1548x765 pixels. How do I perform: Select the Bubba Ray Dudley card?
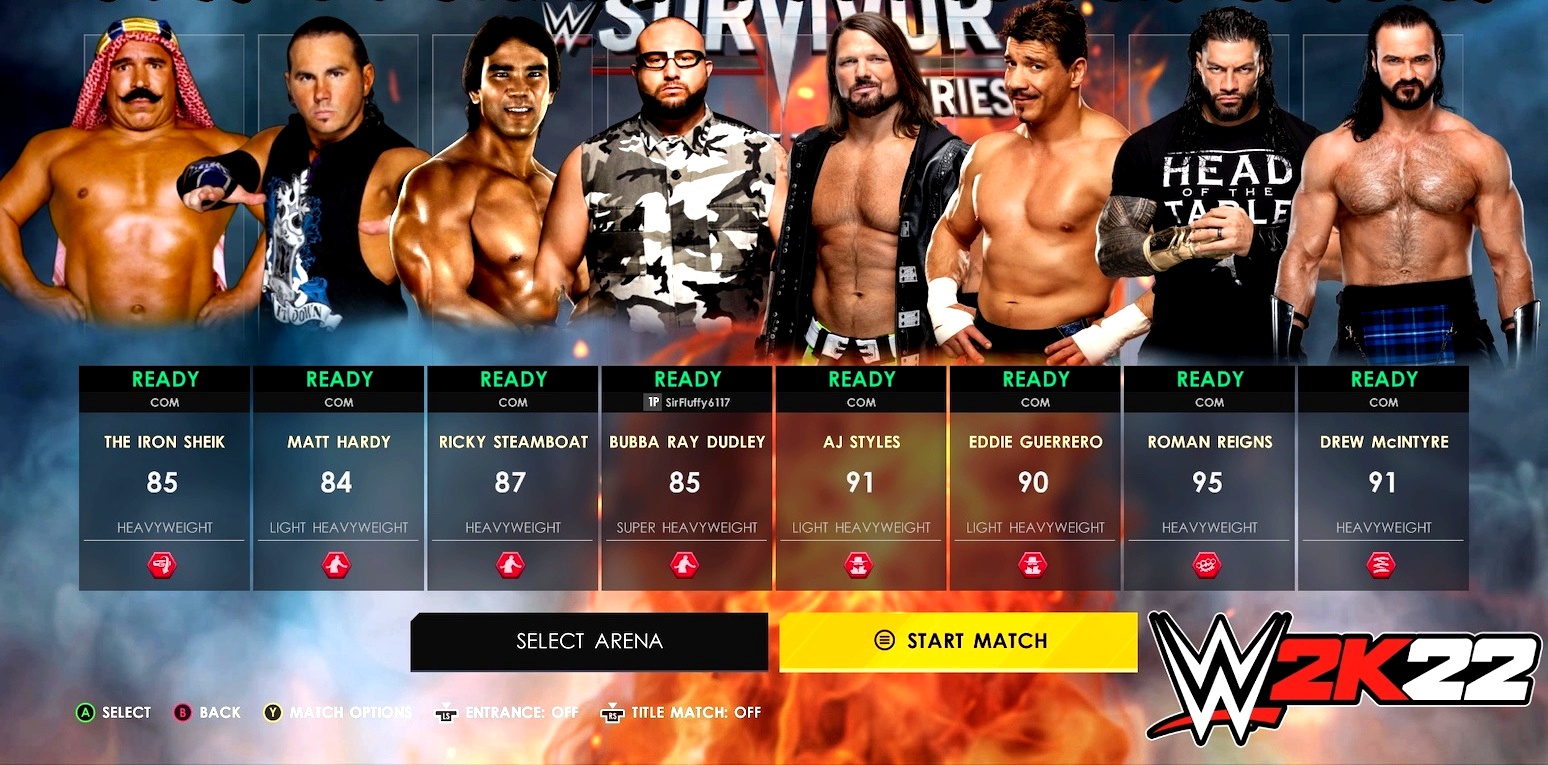686,478
